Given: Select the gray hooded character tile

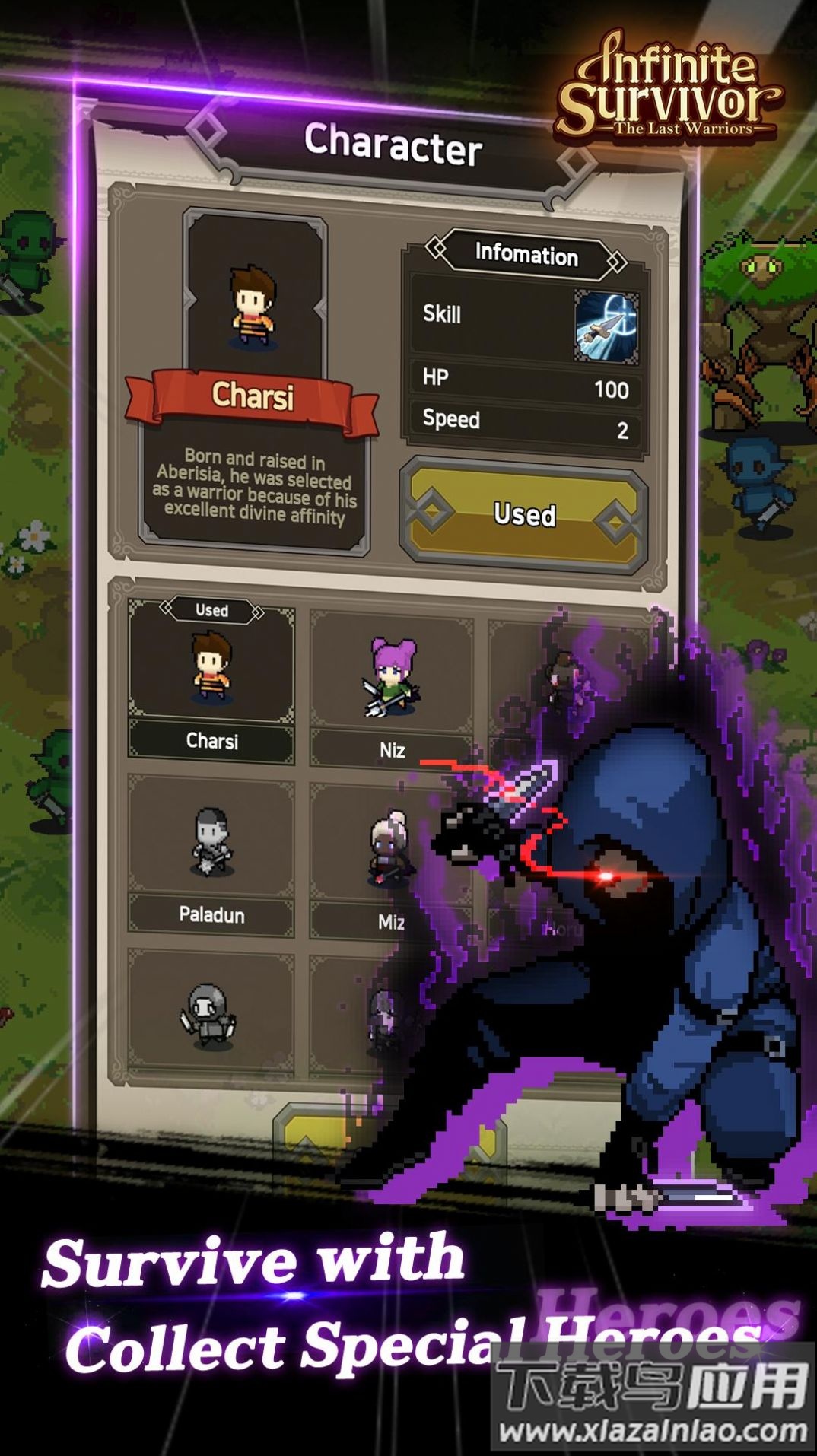Looking at the screenshot, I should [x=210, y=1013].
